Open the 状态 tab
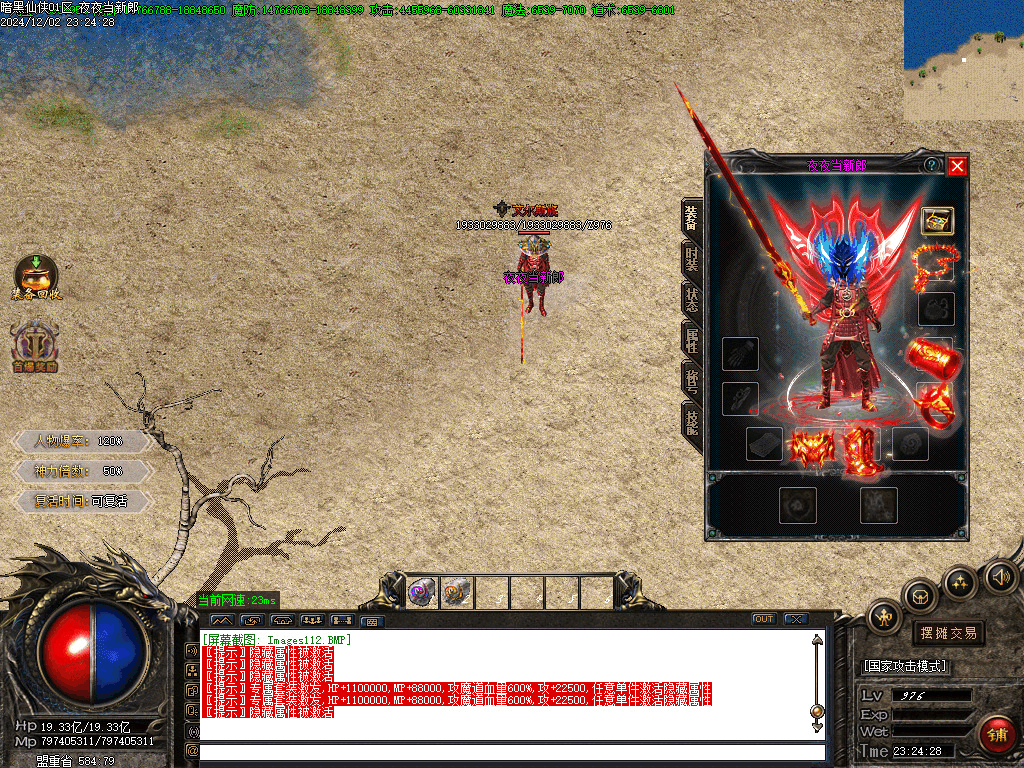The height and width of the screenshot is (768, 1024). [691, 300]
